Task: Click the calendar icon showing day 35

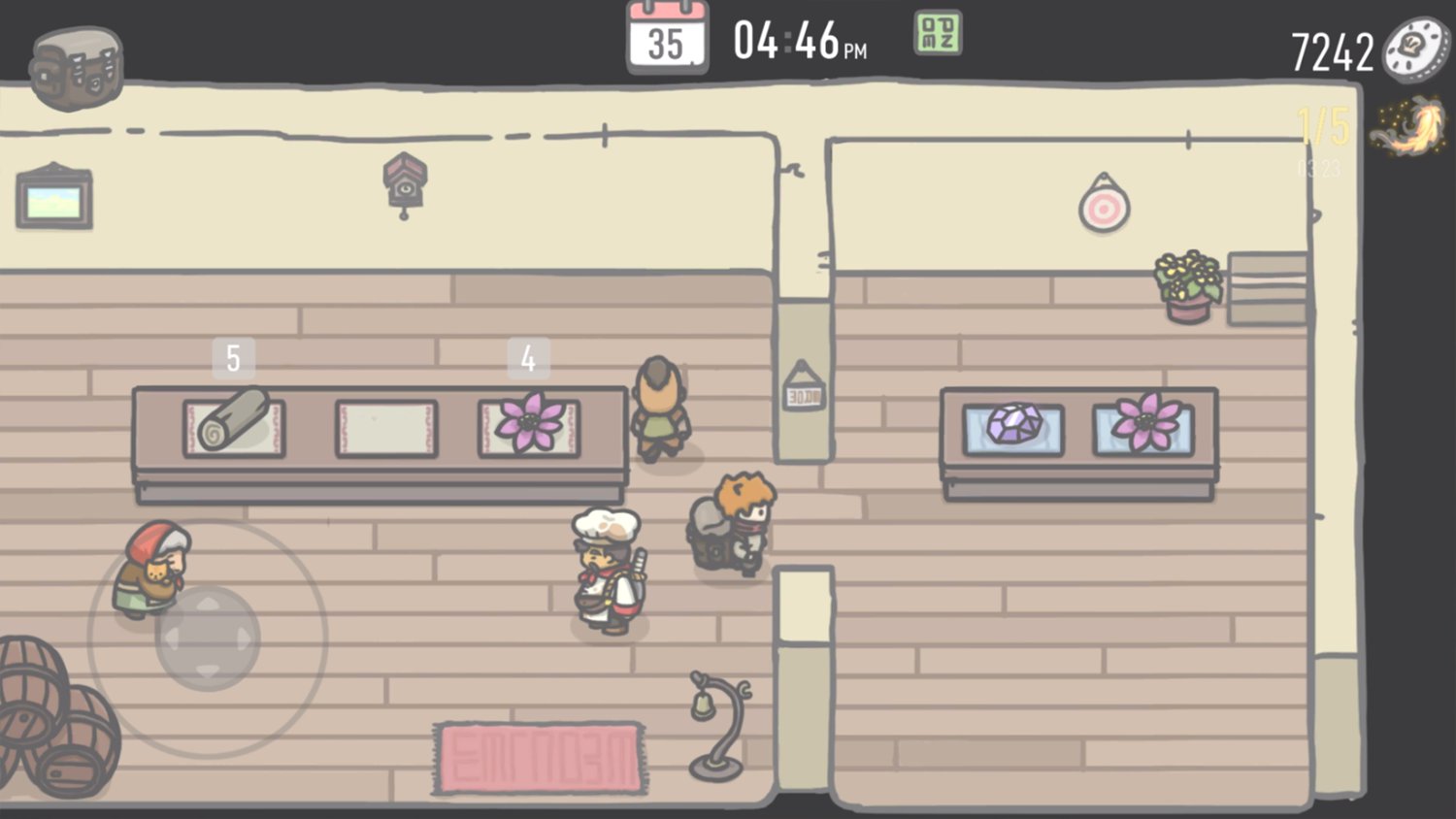Action: [670, 39]
